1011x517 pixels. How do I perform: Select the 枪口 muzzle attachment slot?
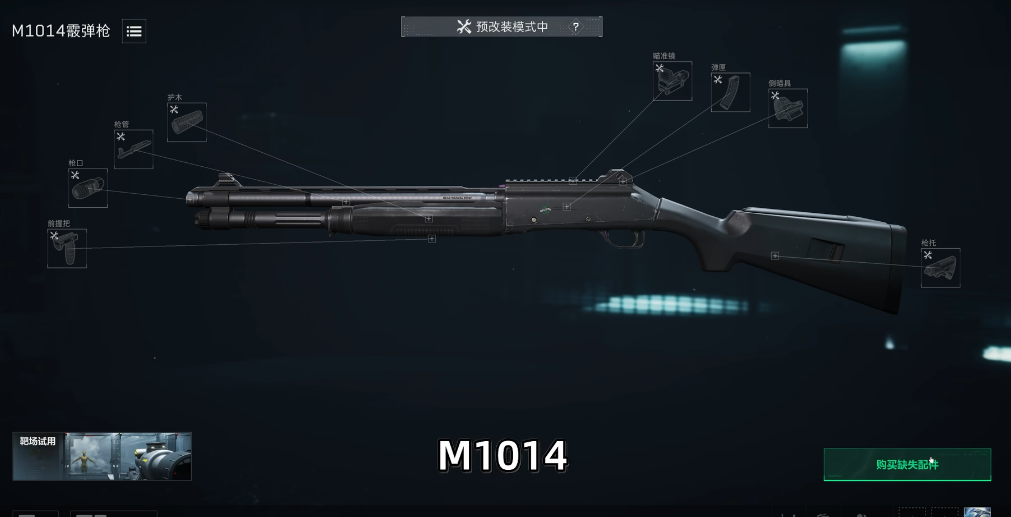pyautogui.click(x=88, y=188)
